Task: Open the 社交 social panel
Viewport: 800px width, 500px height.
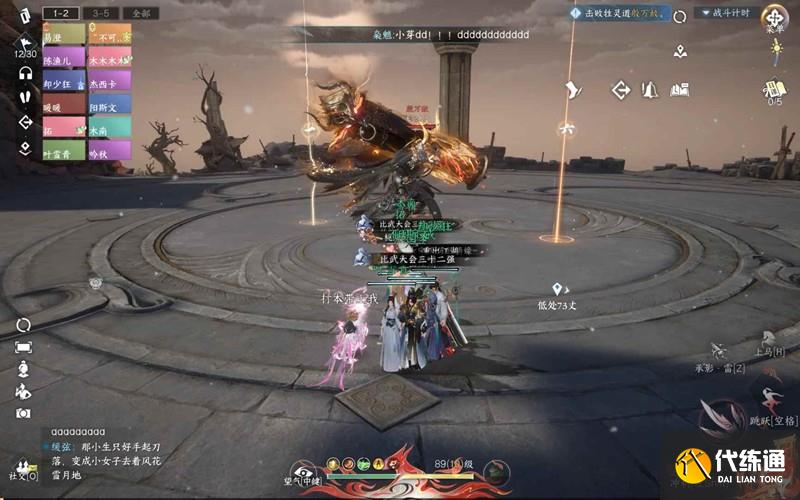Action: tap(22, 469)
